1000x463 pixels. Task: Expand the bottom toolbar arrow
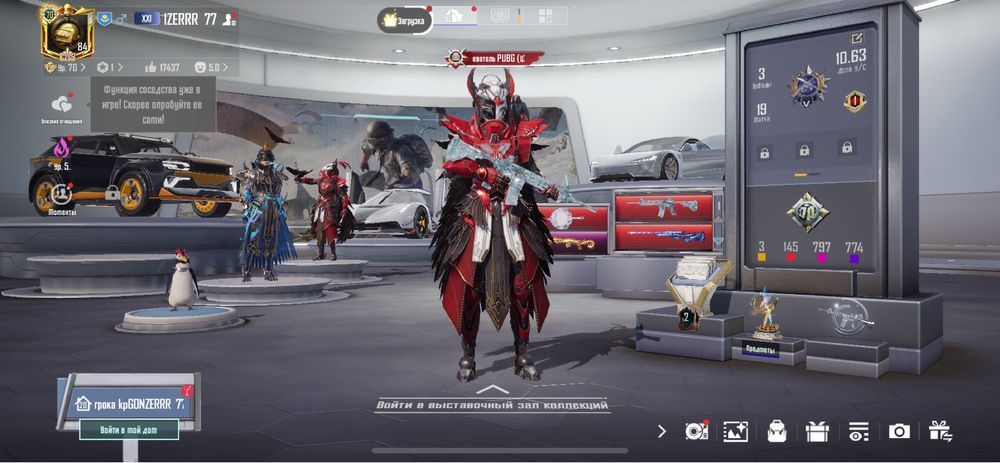coord(661,431)
